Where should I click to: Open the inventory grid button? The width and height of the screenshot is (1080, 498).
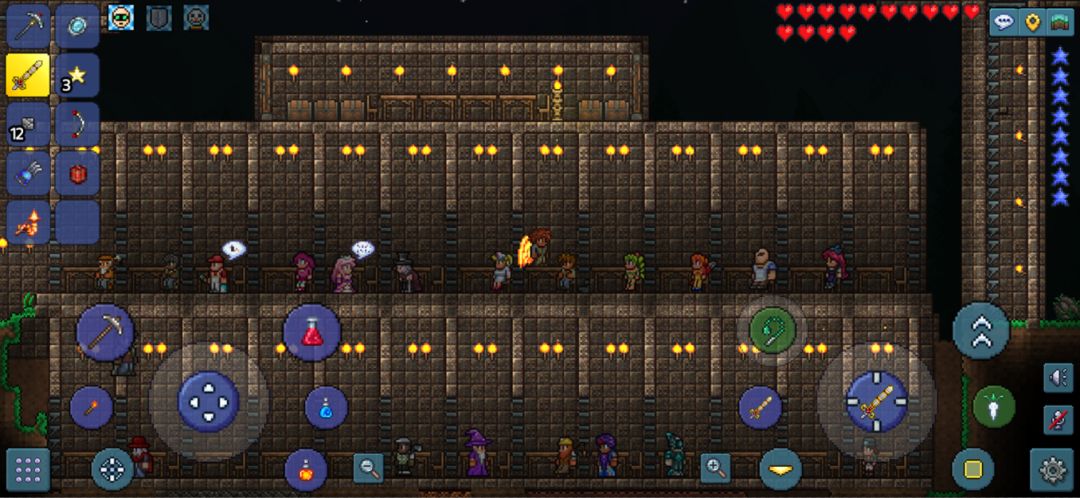[x=28, y=469]
